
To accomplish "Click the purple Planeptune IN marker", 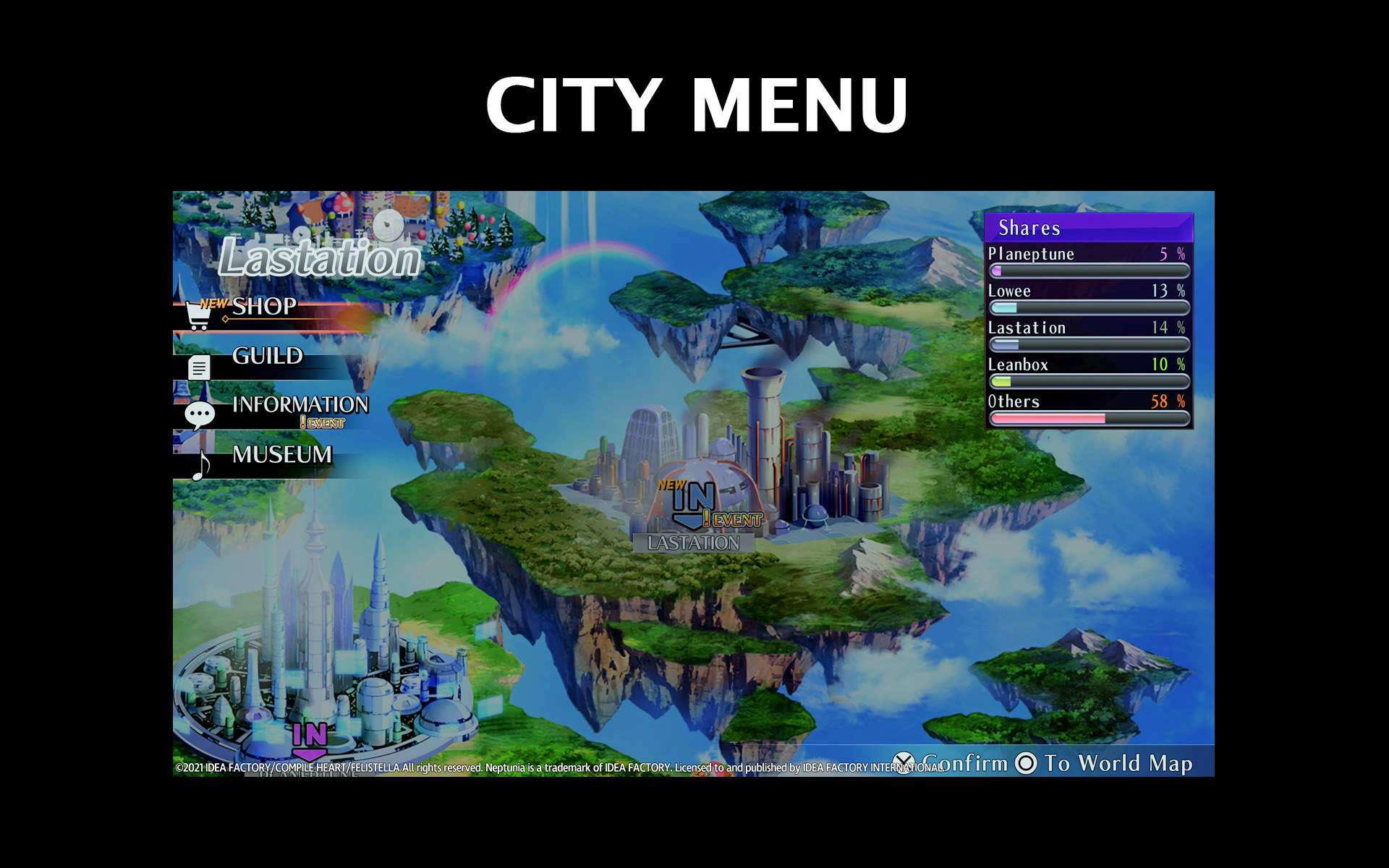I will 310,739.
